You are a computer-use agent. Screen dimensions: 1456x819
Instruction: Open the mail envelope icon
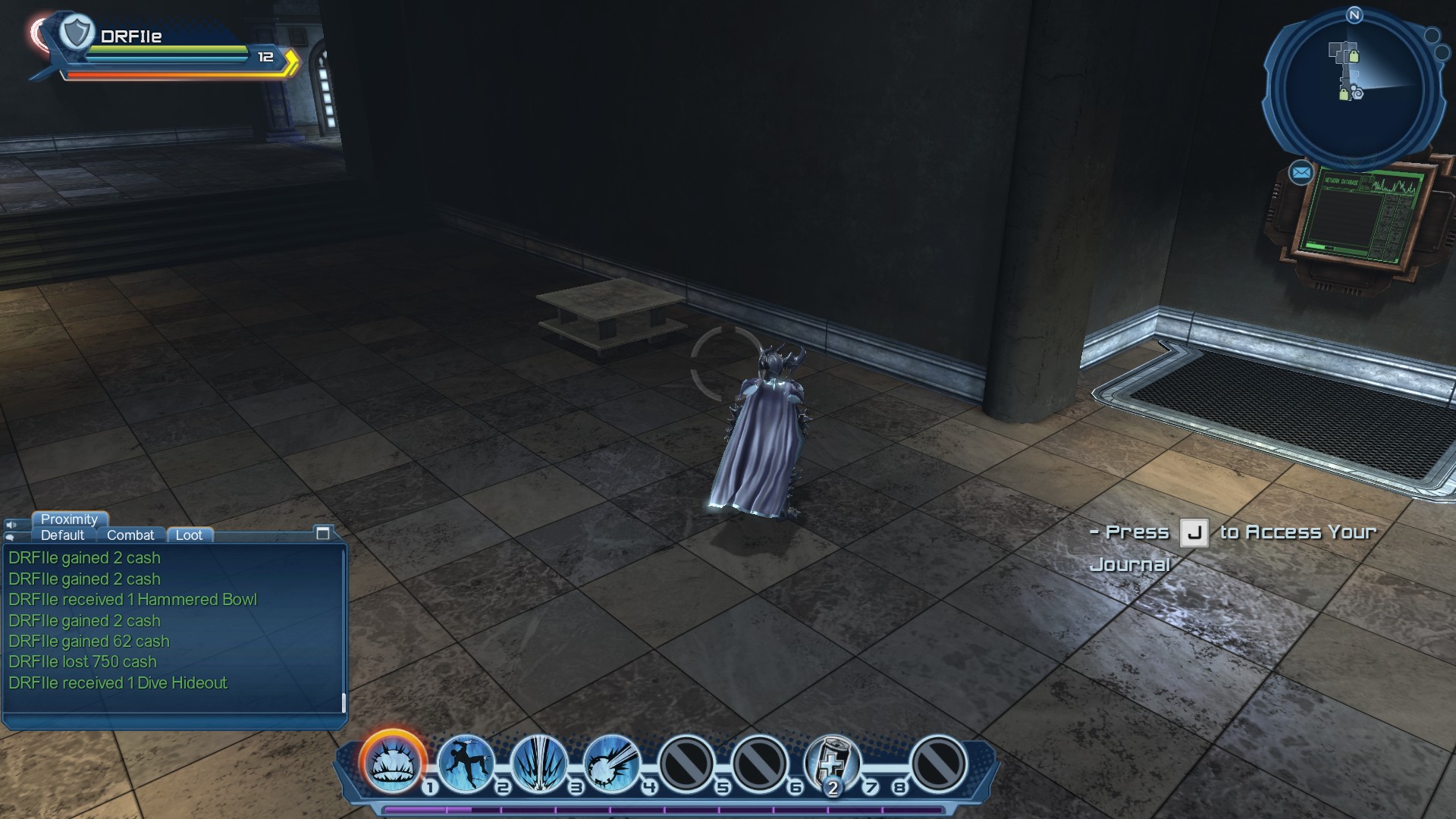pos(1301,173)
